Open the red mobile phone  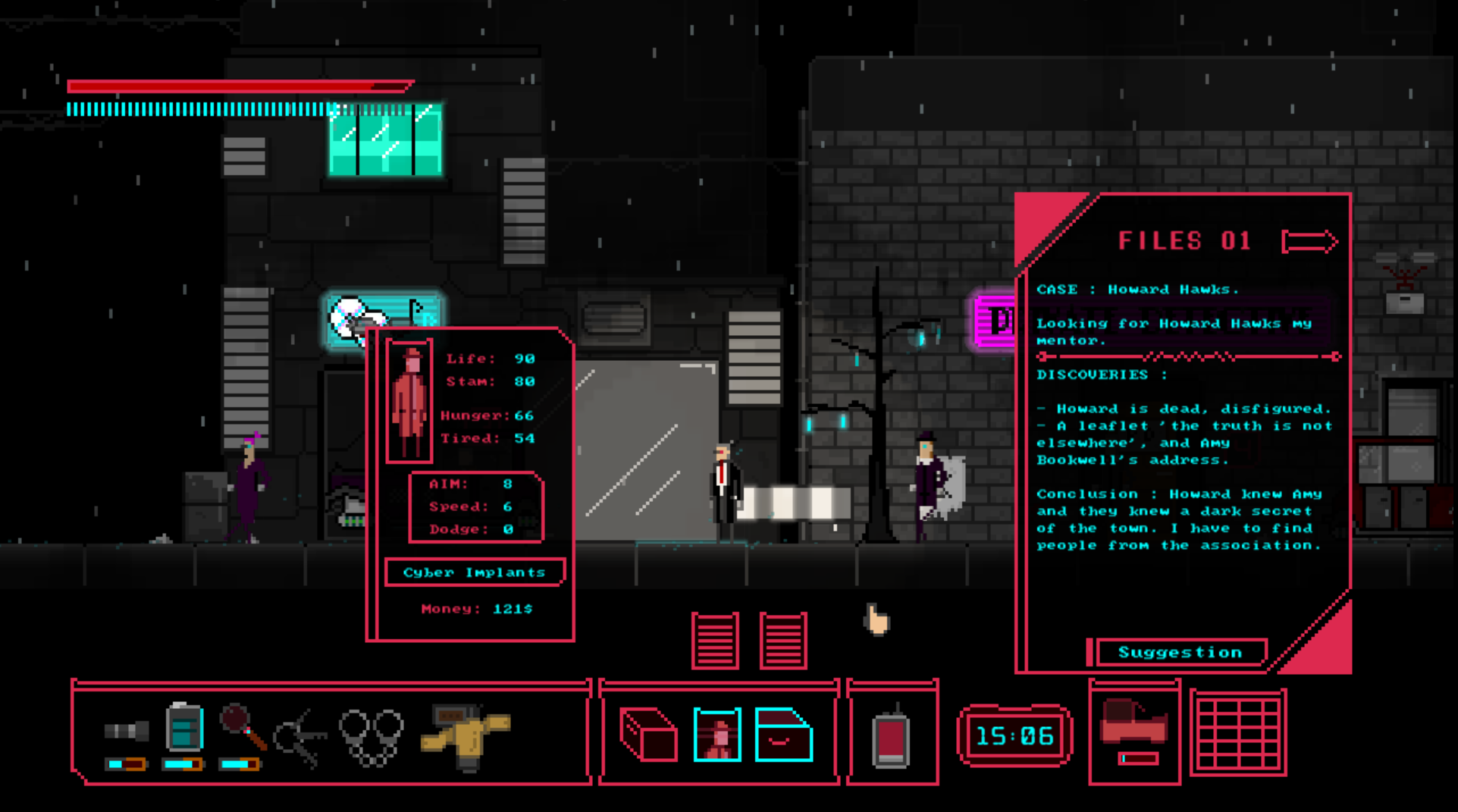coord(891,737)
